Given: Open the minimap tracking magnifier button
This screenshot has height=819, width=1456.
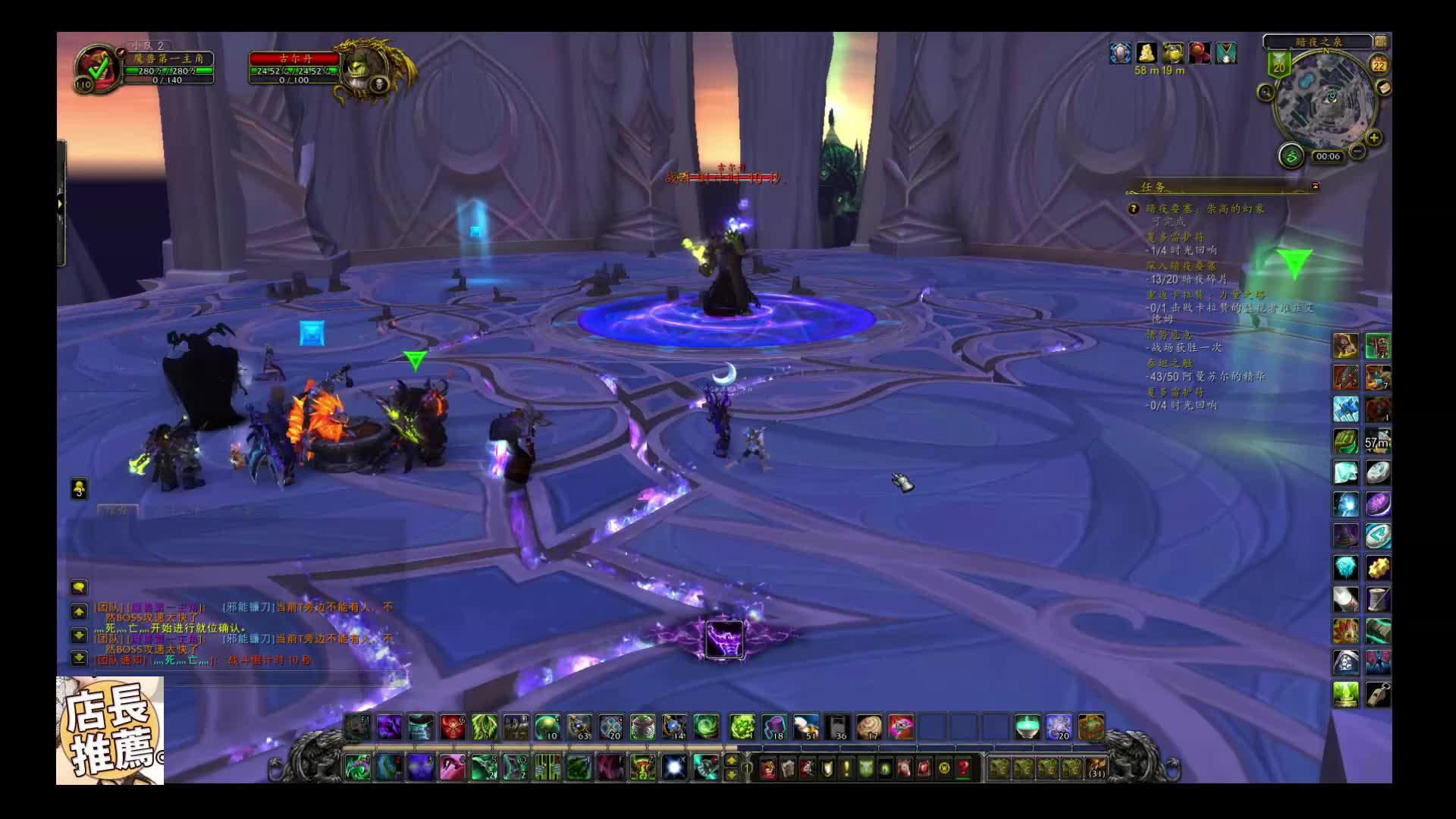Looking at the screenshot, I should pos(1266,93).
